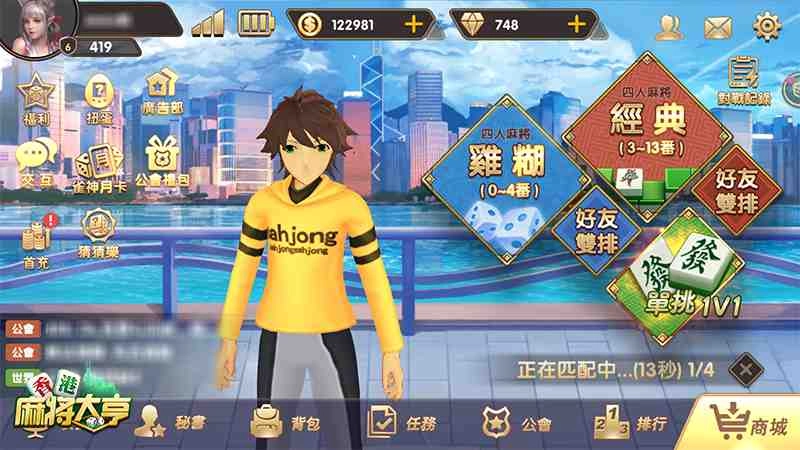The height and width of the screenshot is (450, 800).
Task: Open the 廣告部 house icon
Action: [x=161, y=92]
